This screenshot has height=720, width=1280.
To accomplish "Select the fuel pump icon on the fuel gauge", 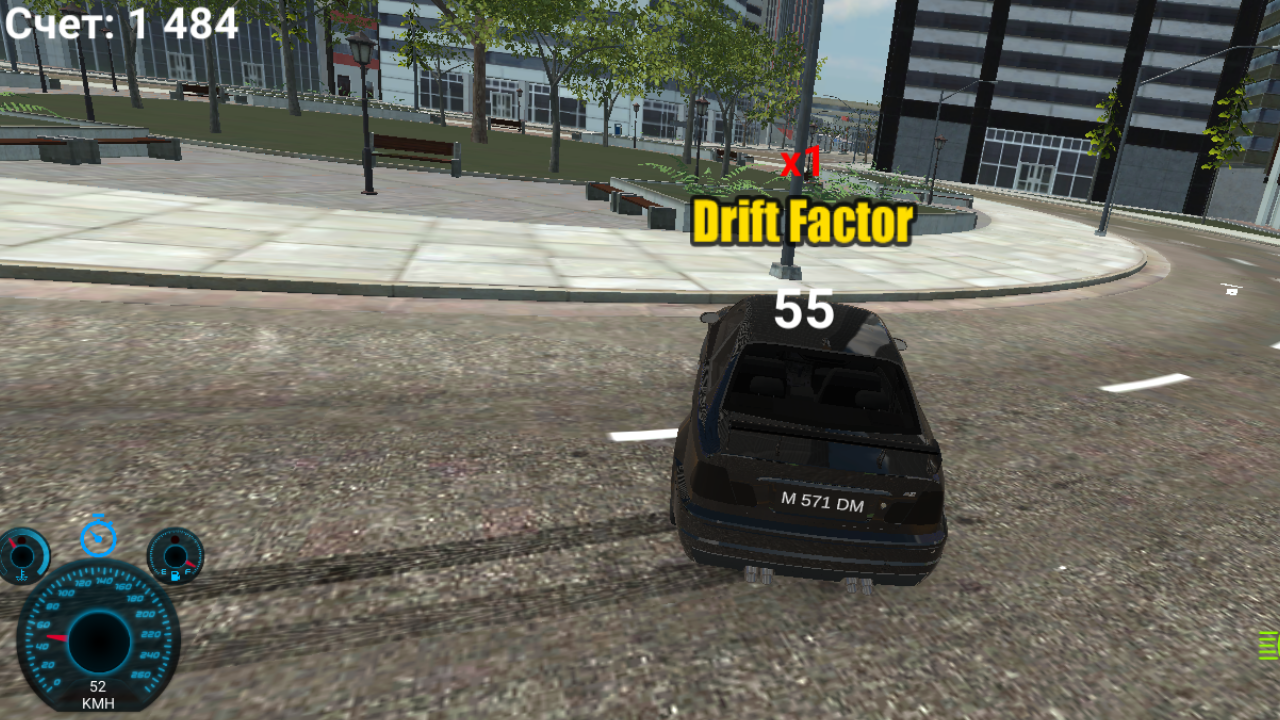I will click(175, 575).
